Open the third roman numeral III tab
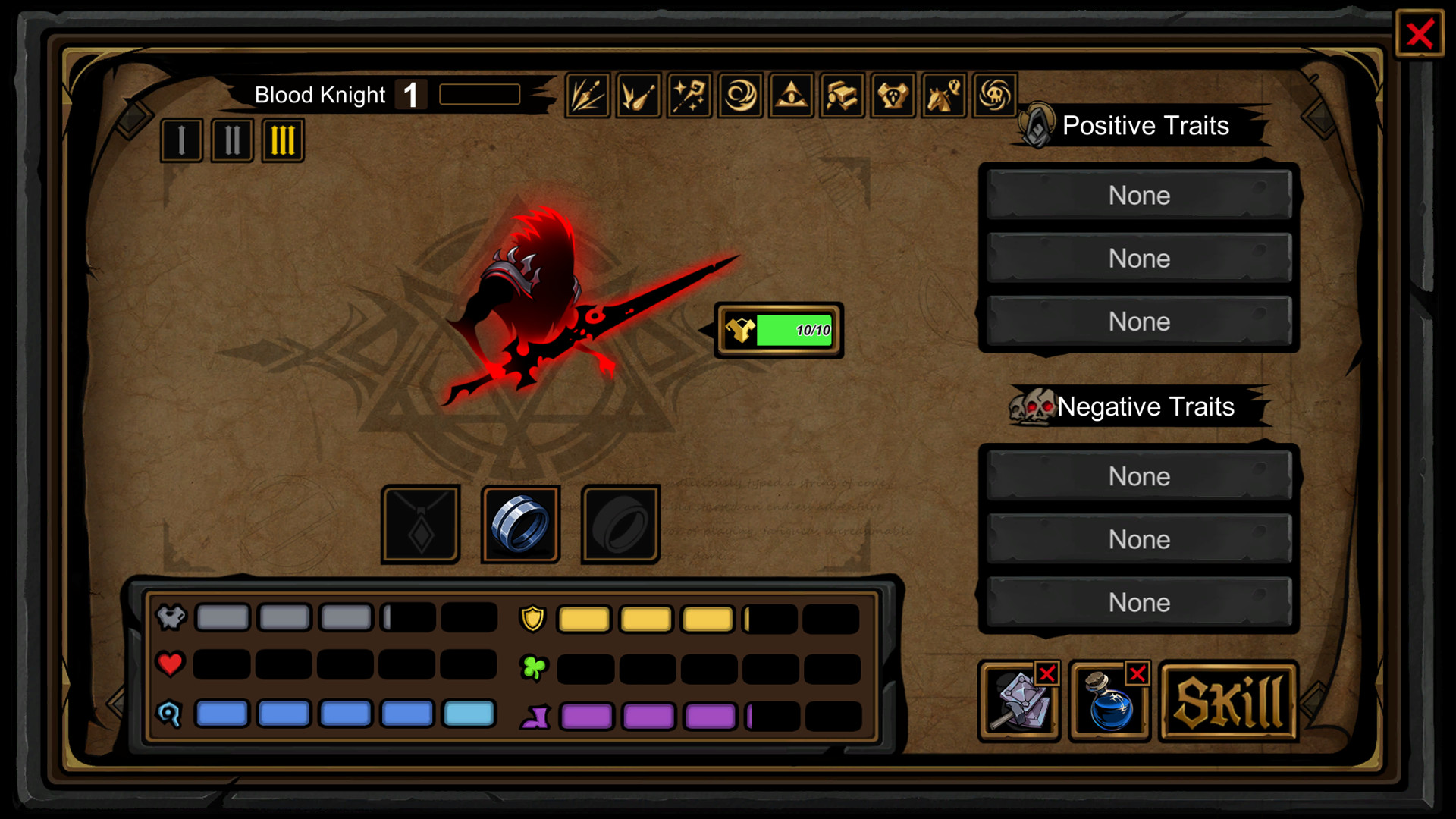The width and height of the screenshot is (1456, 819). pos(281,140)
